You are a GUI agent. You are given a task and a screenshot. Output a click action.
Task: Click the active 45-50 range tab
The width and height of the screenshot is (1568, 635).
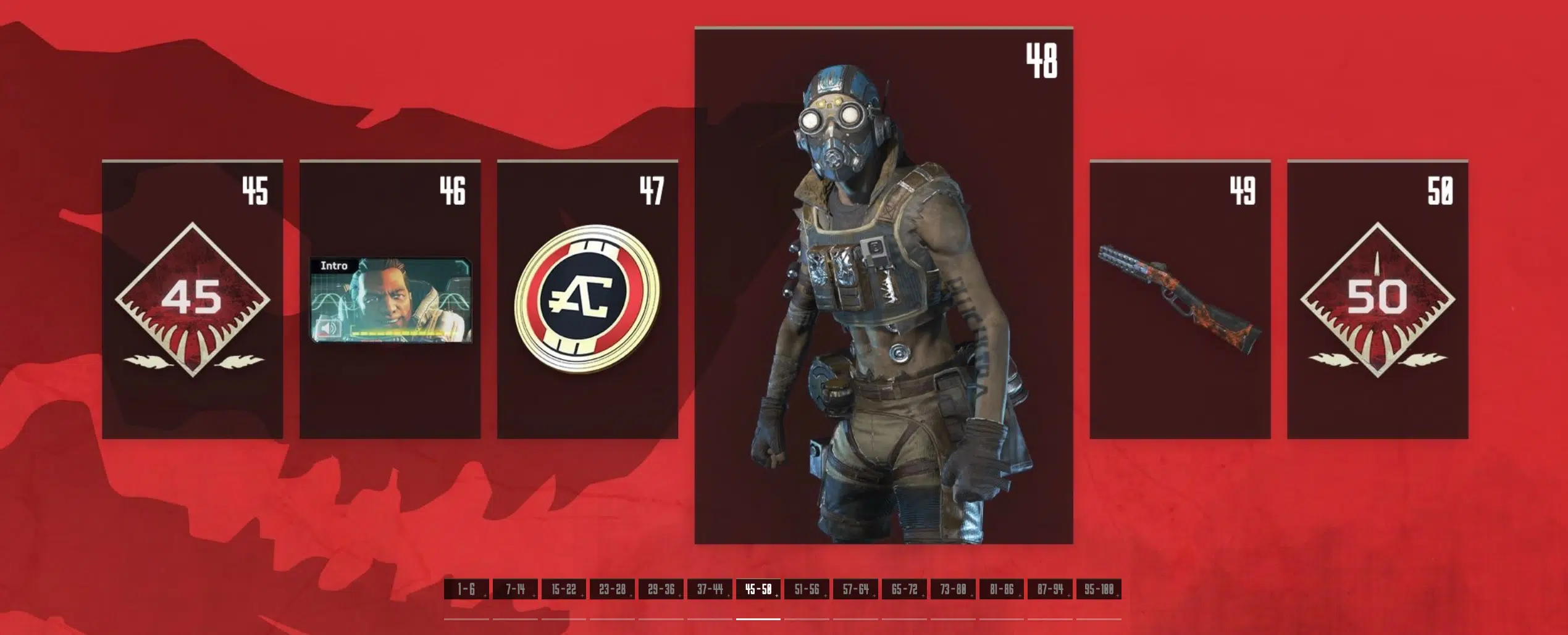click(x=758, y=589)
